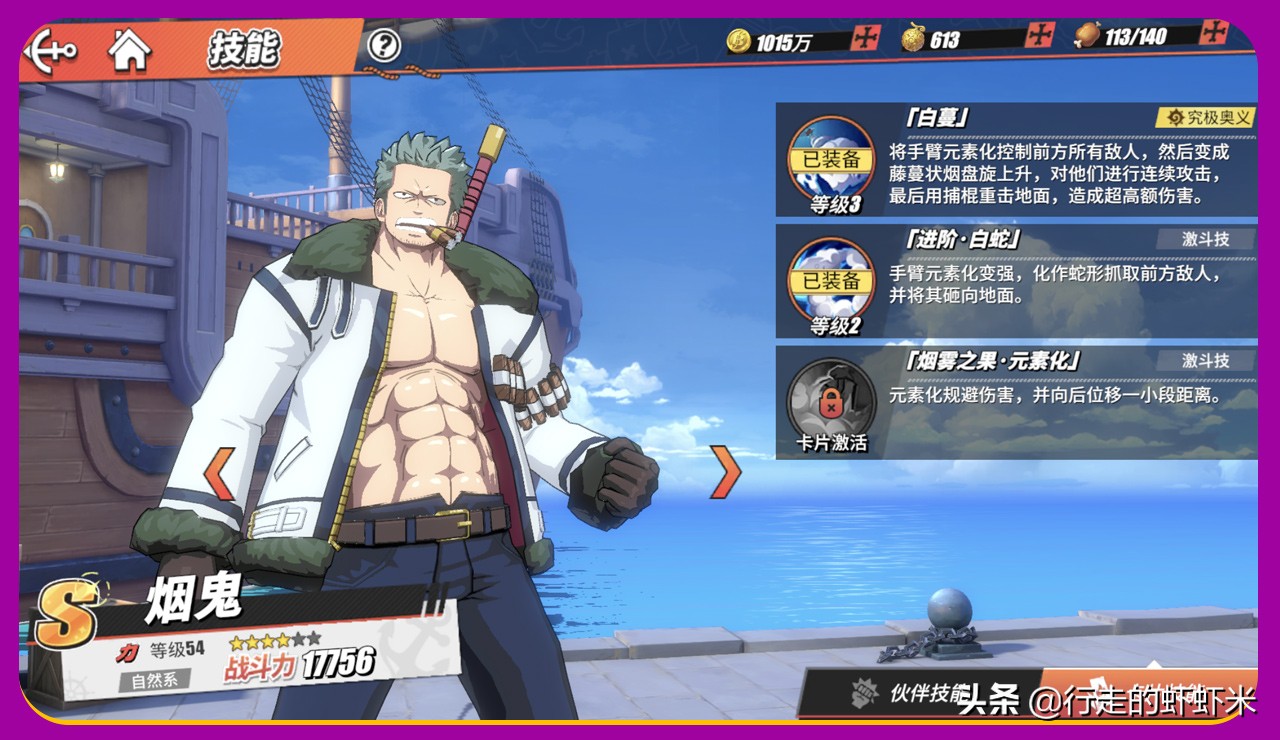The height and width of the screenshot is (740, 1280).
Task: Open the question mark help icon
Action: pyautogui.click(x=384, y=45)
